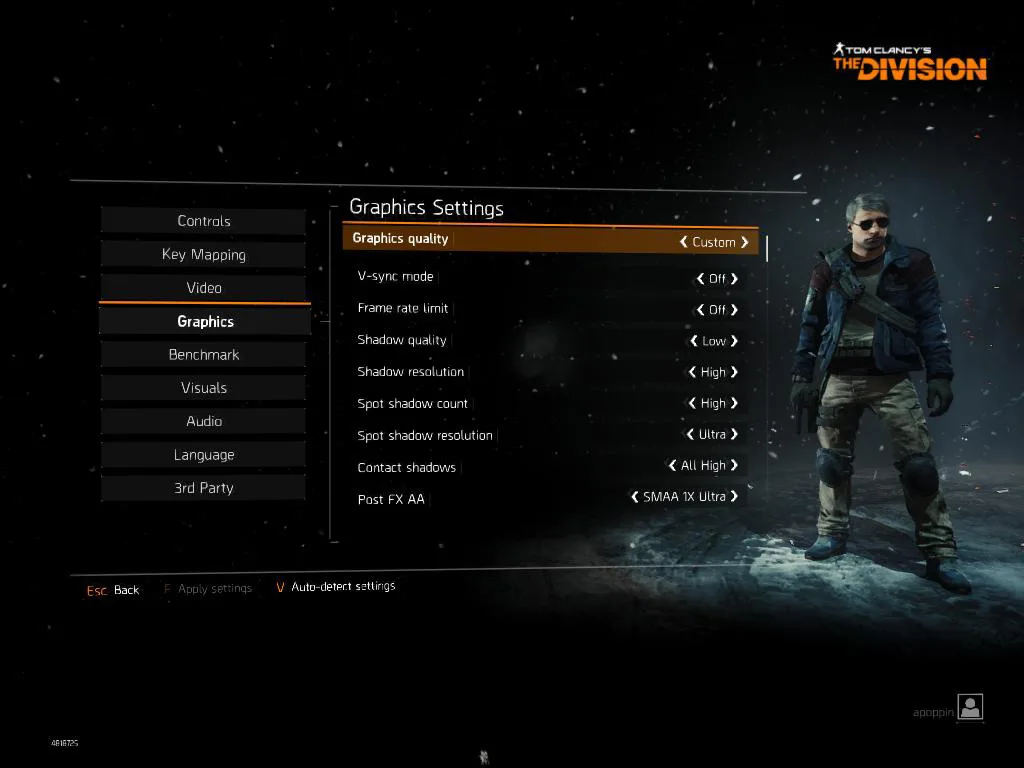Open the Benchmark section

coord(204,355)
